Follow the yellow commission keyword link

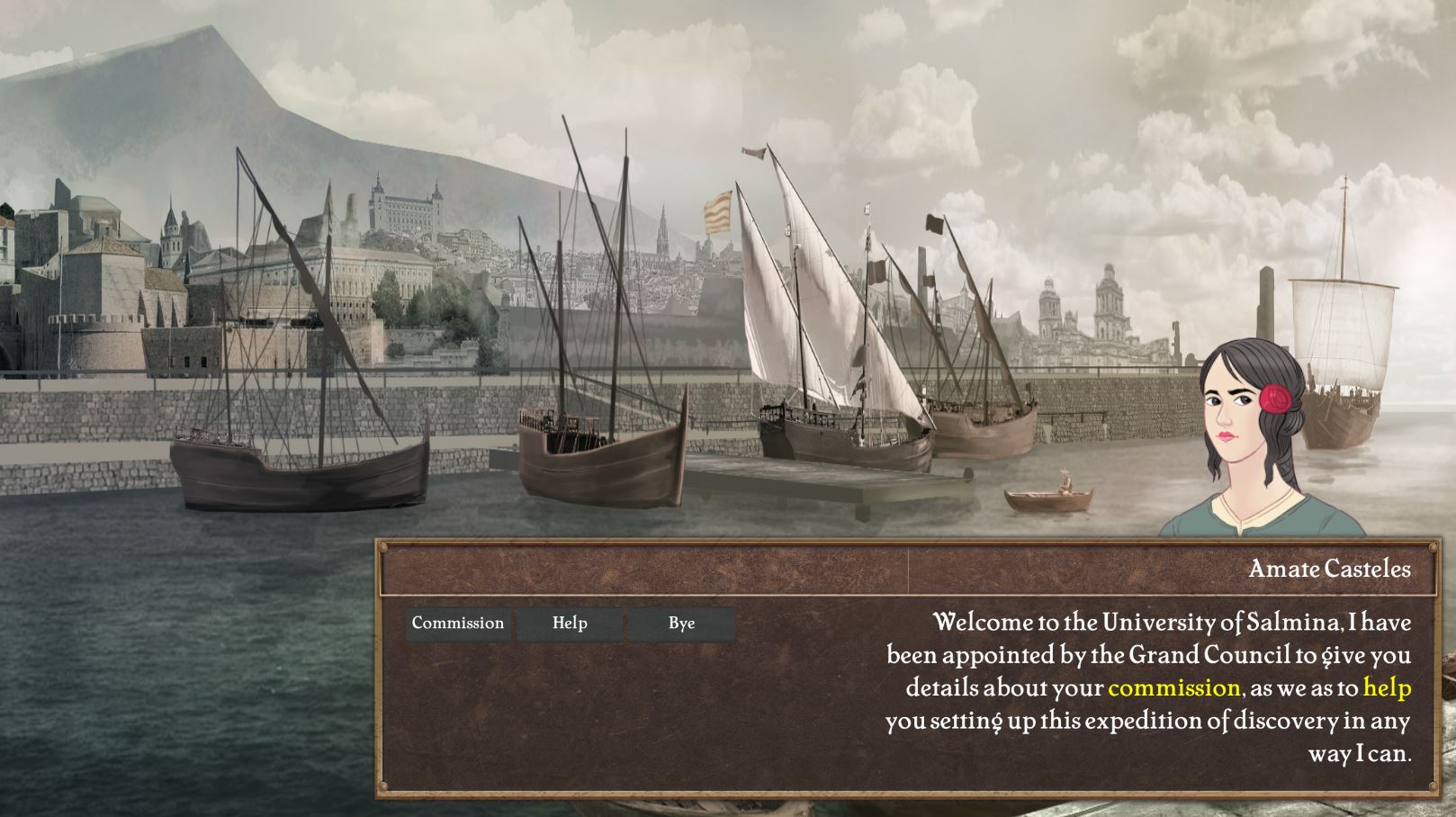1173,688
